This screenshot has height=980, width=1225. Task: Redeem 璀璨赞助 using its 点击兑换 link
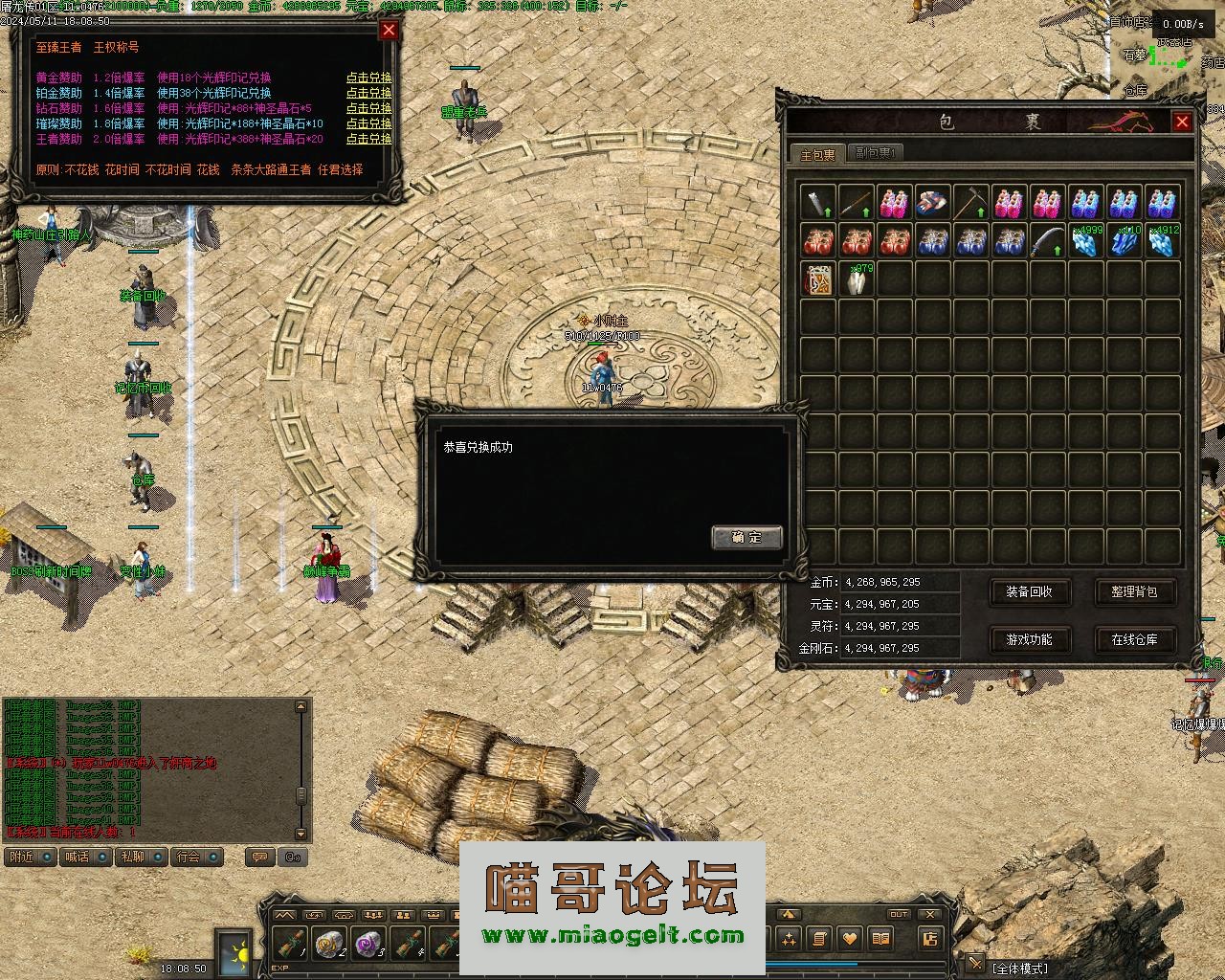coord(368,124)
